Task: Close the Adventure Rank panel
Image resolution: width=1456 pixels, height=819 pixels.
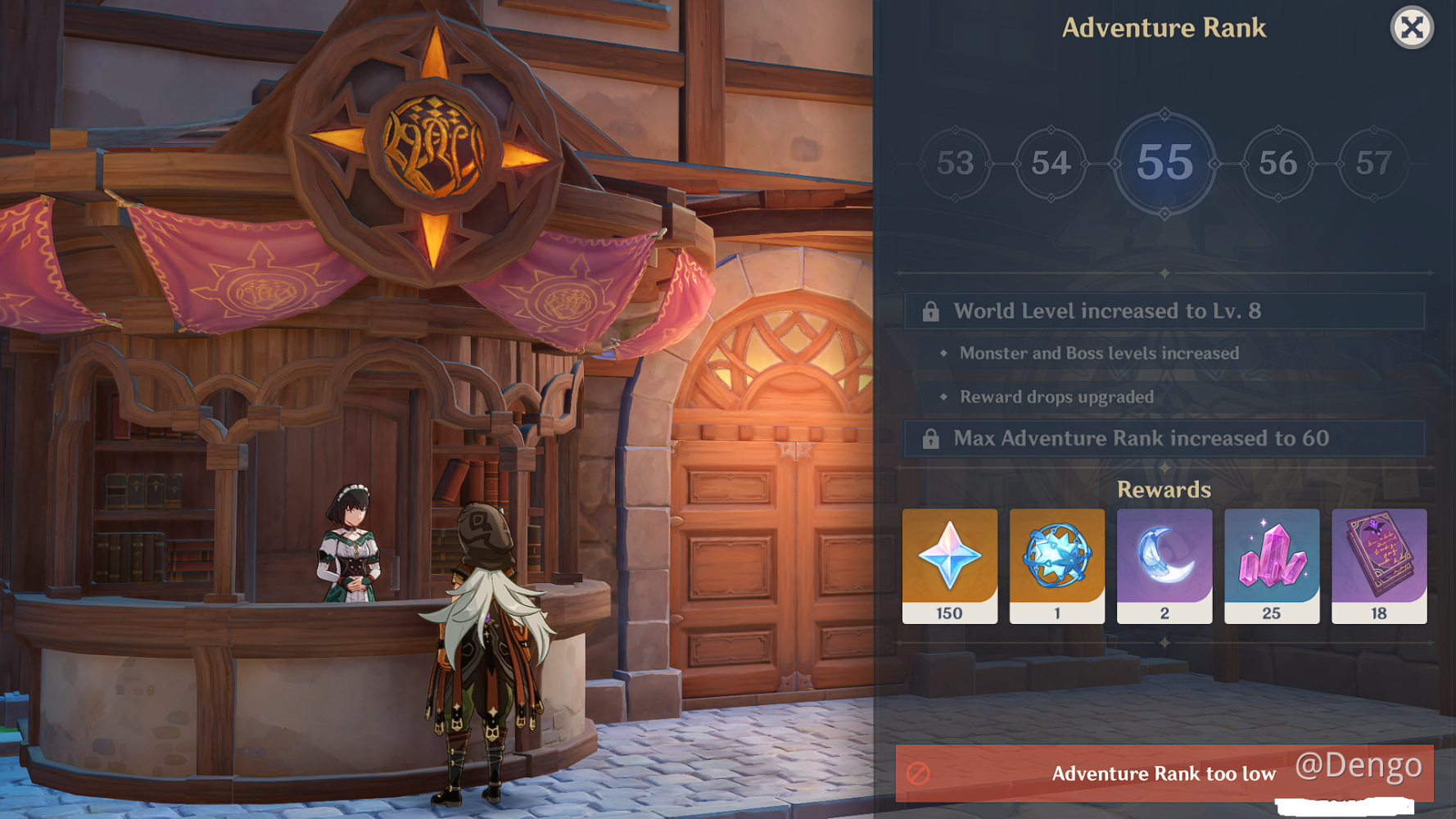Action: point(1411,28)
